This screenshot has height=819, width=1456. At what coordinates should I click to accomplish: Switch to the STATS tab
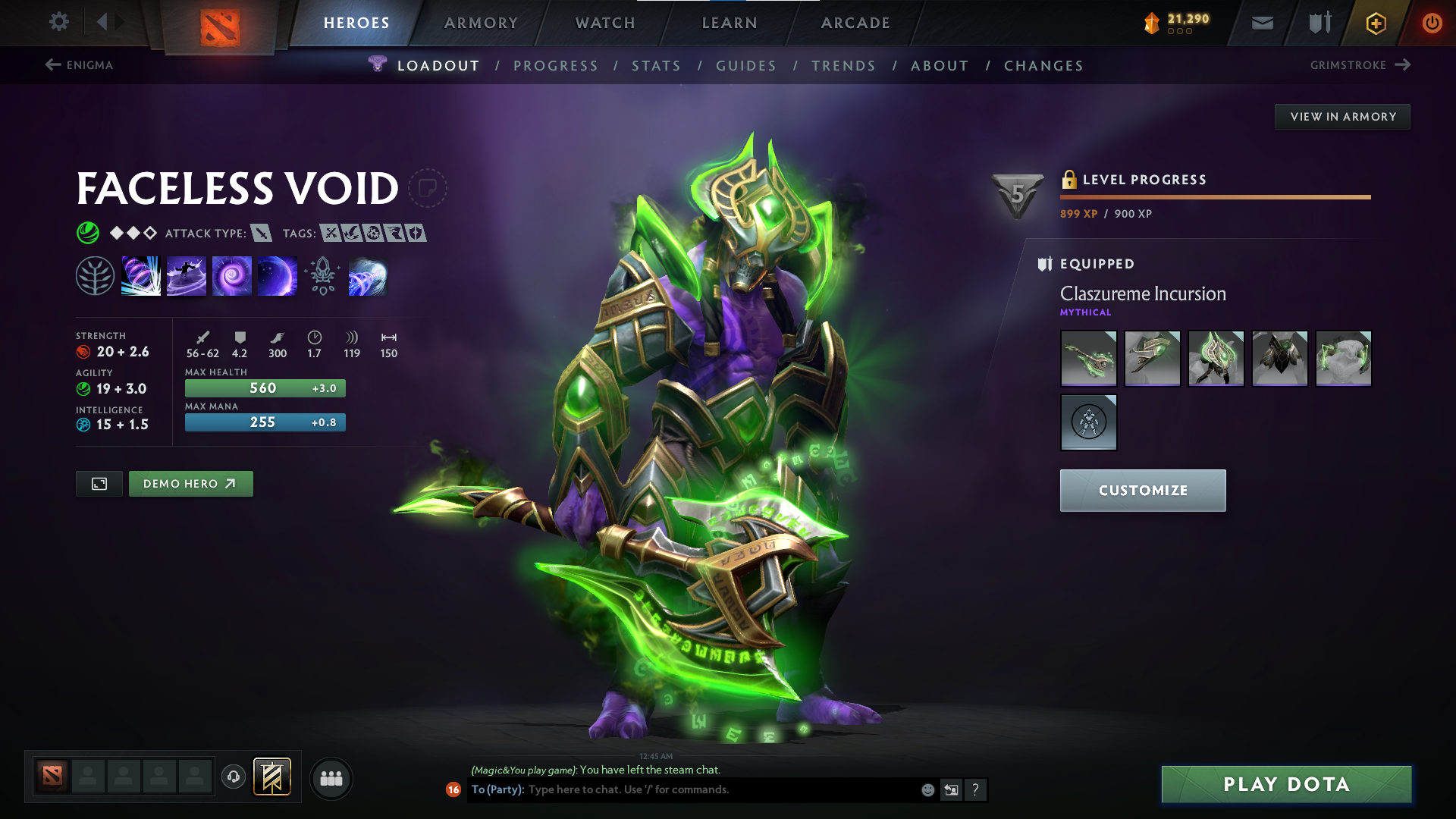click(x=657, y=66)
